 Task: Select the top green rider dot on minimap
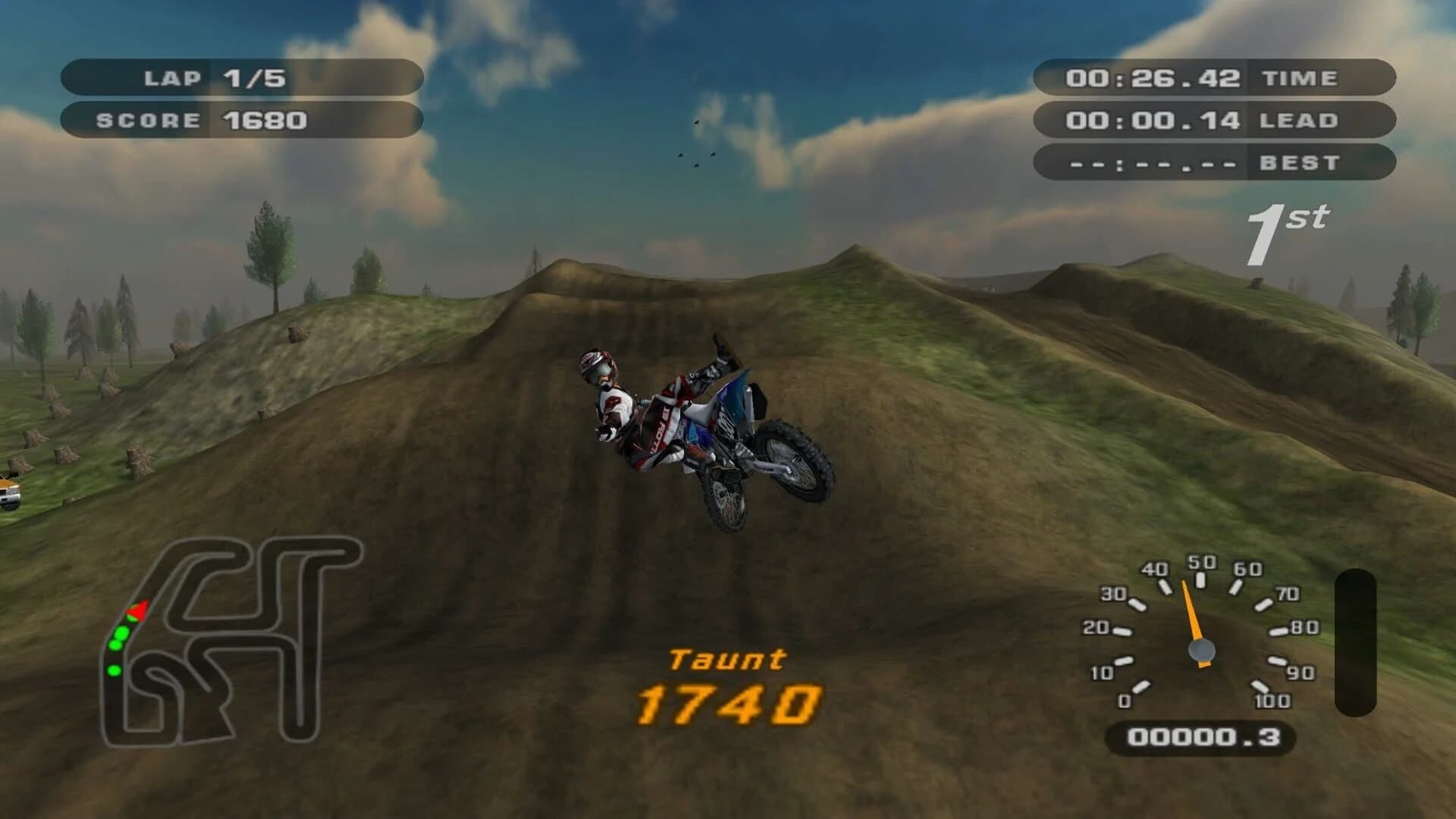tap(121, 633)
